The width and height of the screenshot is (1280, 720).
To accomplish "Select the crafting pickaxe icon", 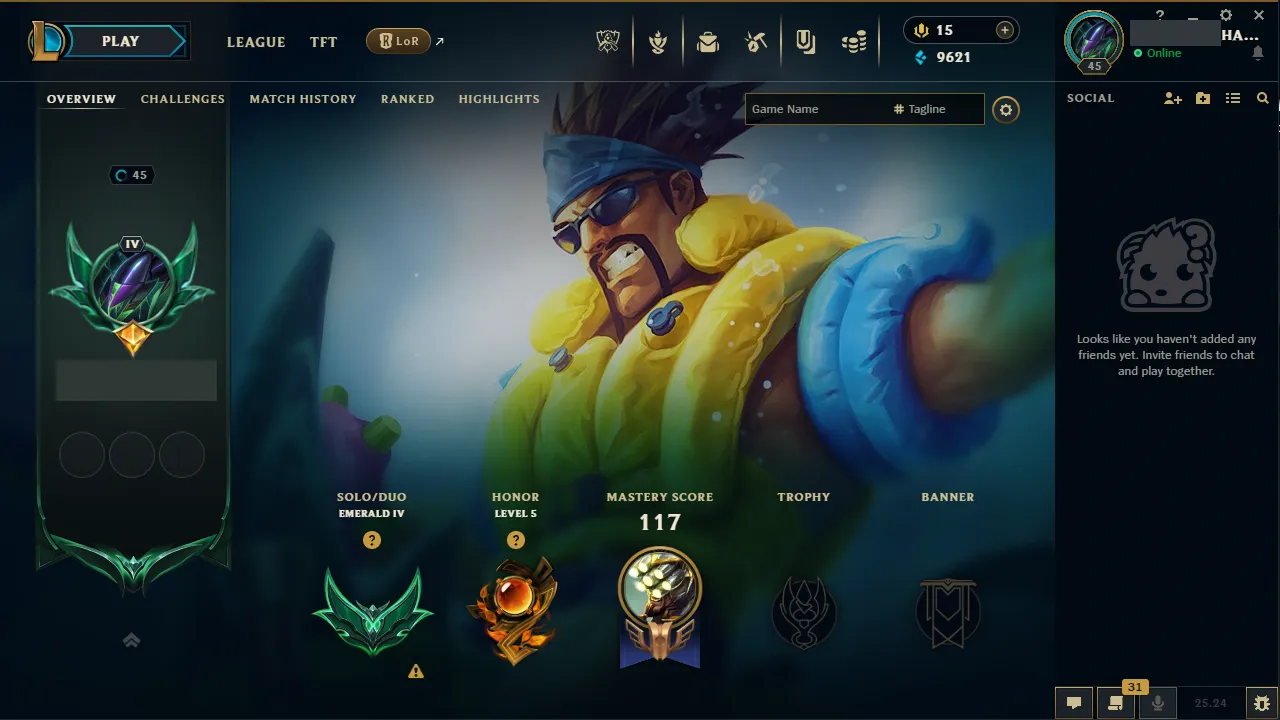I will (756, 41).
